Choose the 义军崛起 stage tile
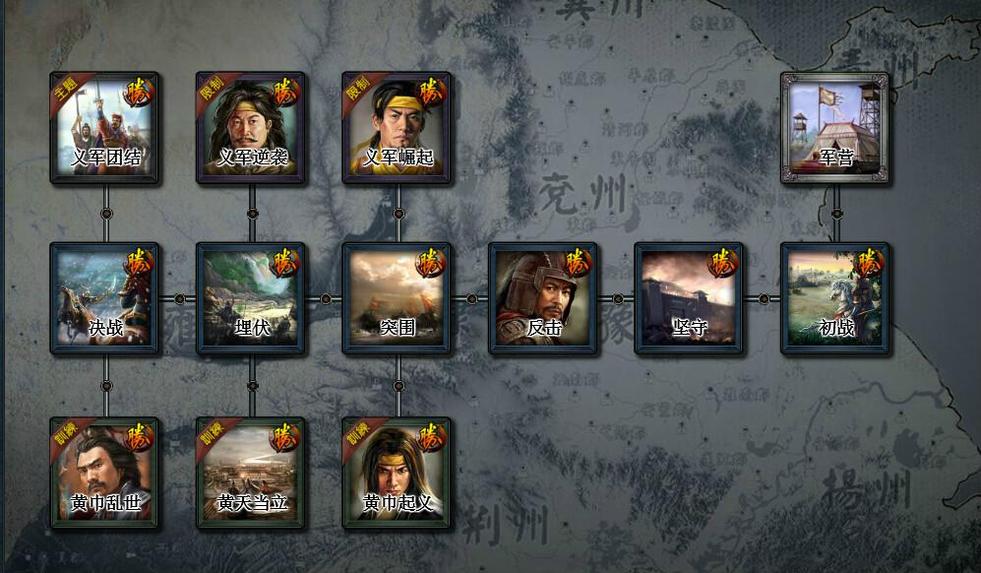Image resolution: width=981 pixels, height=573 pixels. (397, 128)
